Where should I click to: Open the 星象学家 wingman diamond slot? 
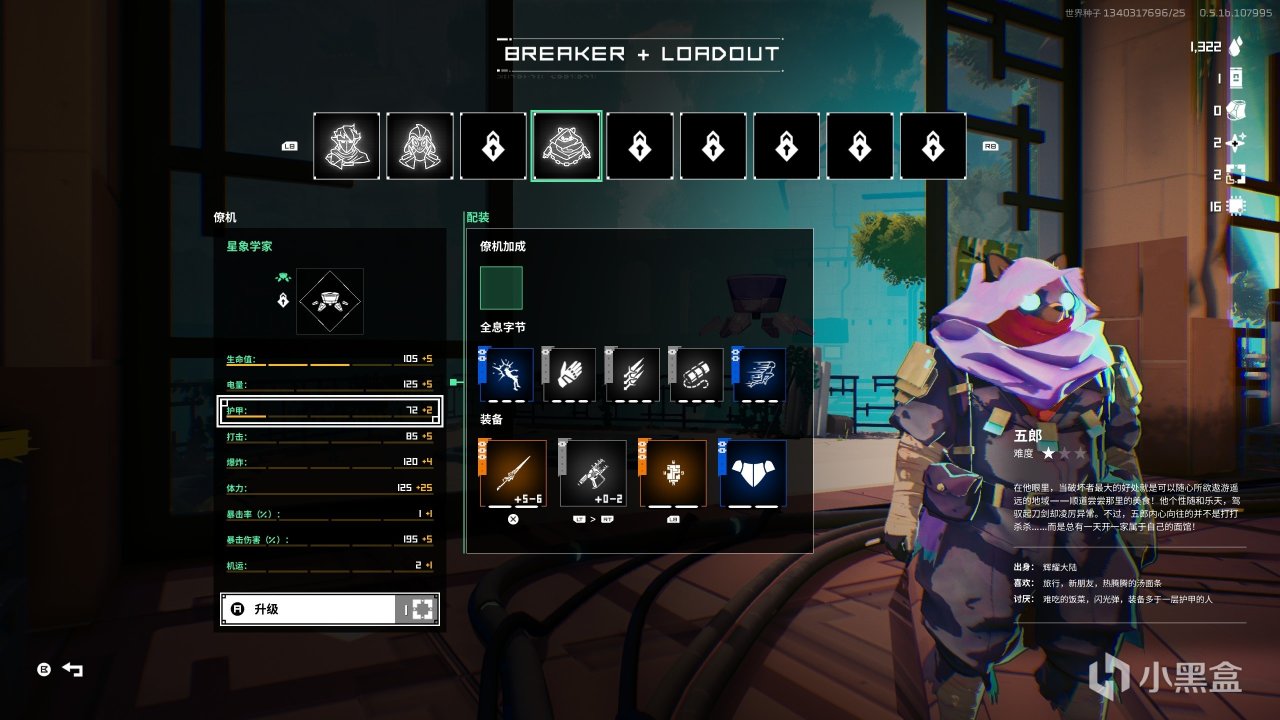click(x=330, y=301)
